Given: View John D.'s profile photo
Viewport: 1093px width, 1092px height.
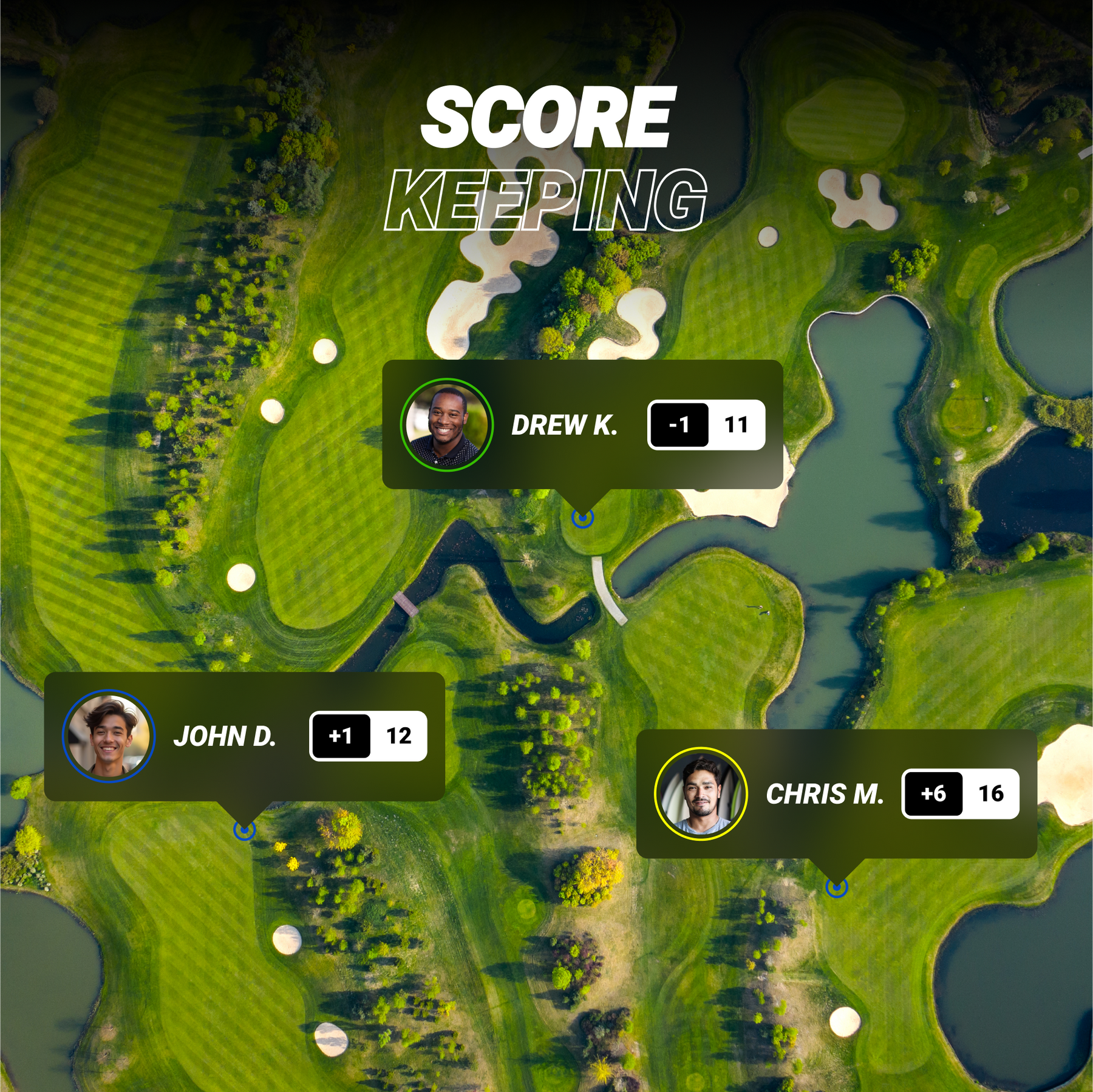Looking at the screenshot, I should (x=109, y=736).
